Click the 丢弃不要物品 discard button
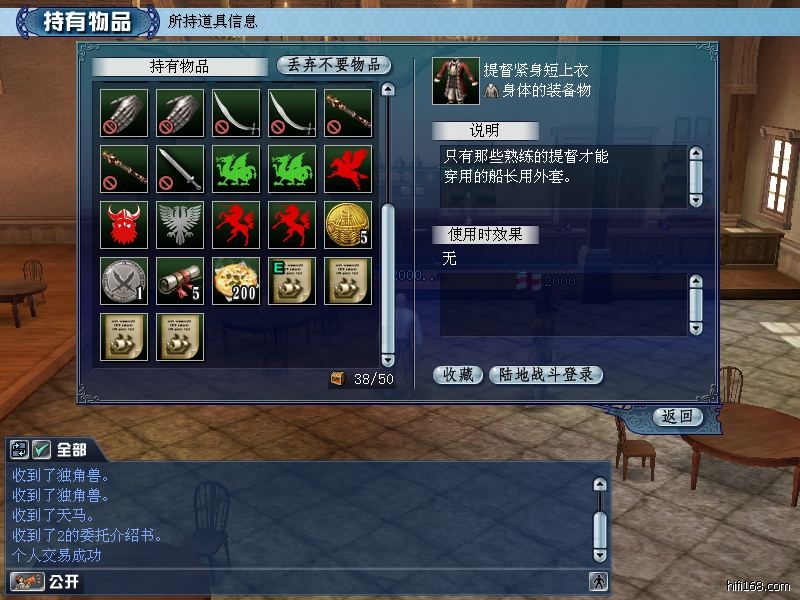Viewport: 800px width, 600px height. (x=334, y=65)
